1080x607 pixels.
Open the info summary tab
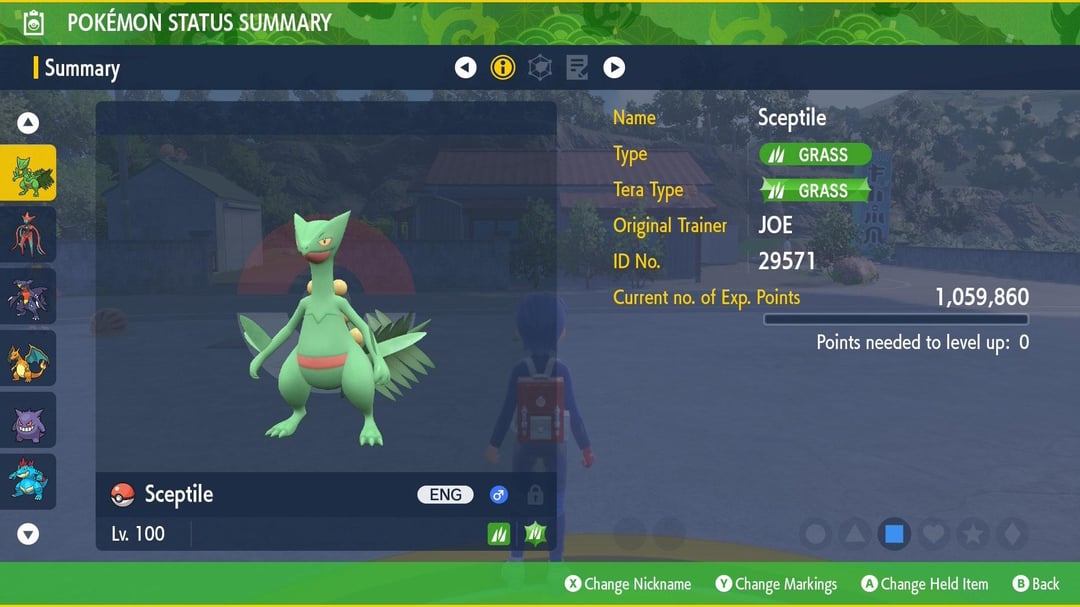pos(502,68)
